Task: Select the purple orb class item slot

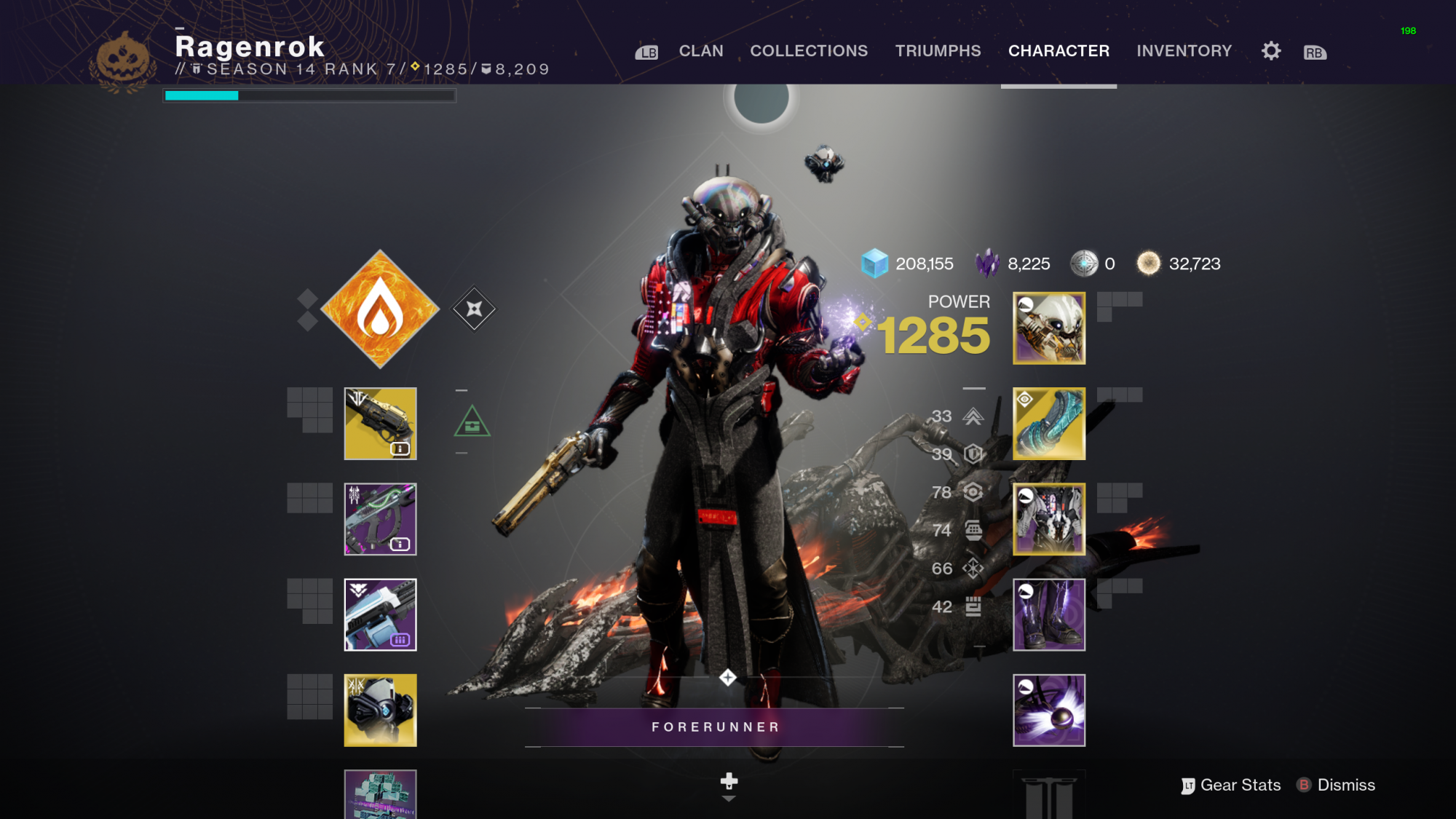Action: point(1048,710)
